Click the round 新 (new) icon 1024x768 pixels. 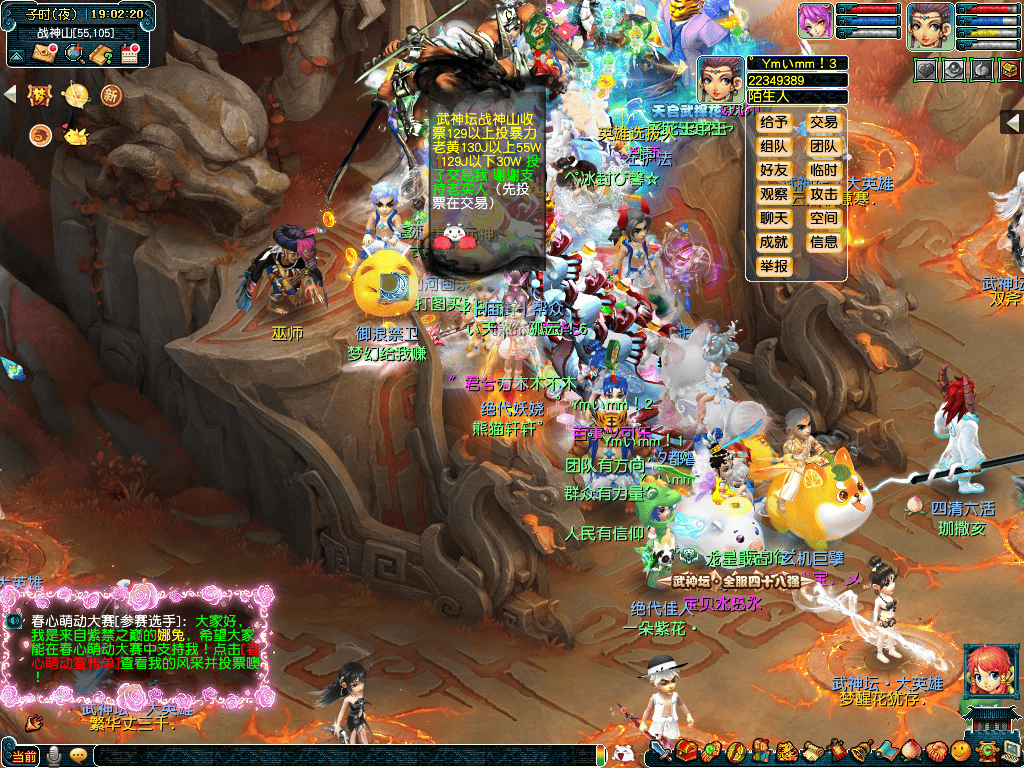[x=110, y=95]
